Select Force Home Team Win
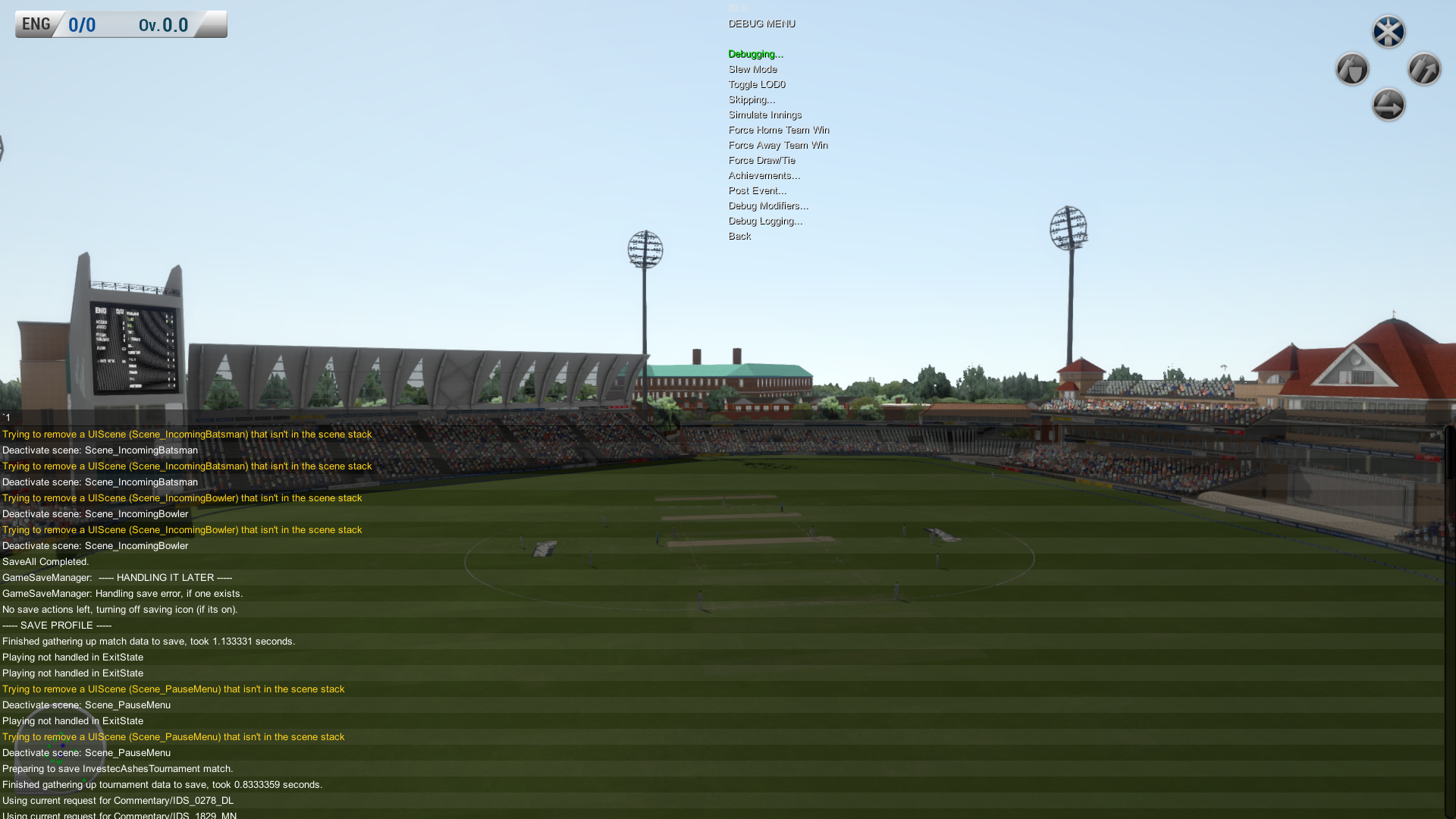1456x819 pixels. [779, 130]
